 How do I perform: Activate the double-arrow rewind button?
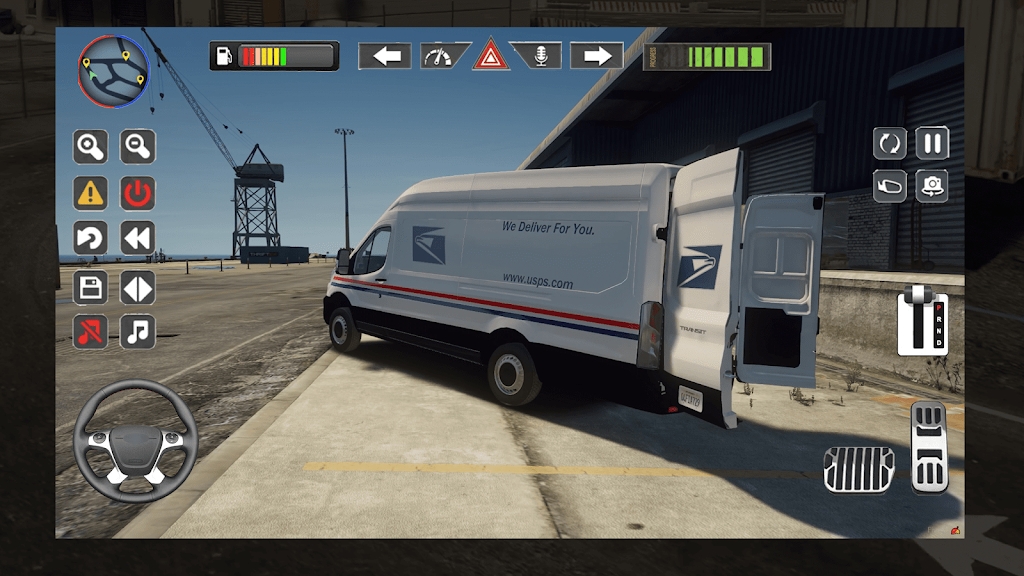point(138,239)
